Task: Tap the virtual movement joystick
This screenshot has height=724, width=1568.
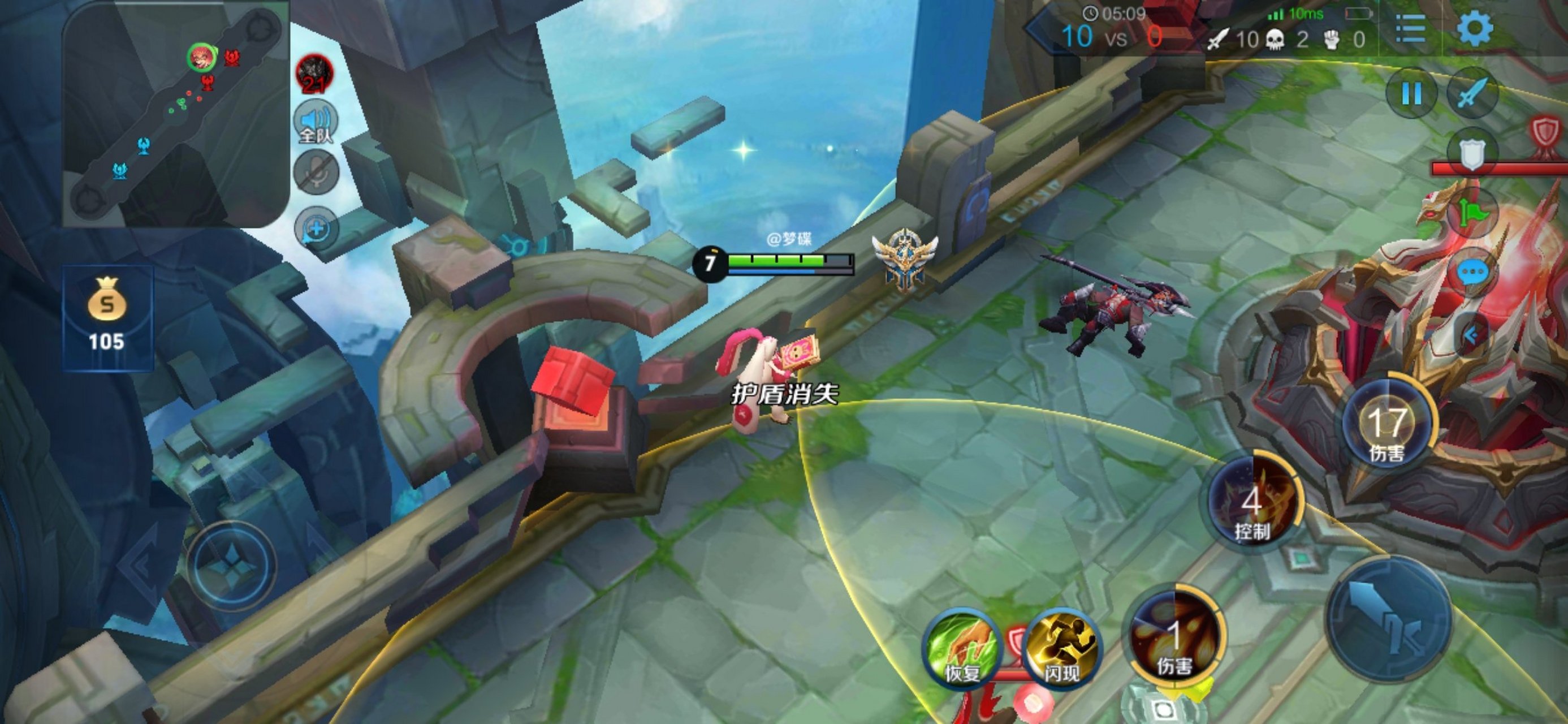Action: [x=231, y=566]
